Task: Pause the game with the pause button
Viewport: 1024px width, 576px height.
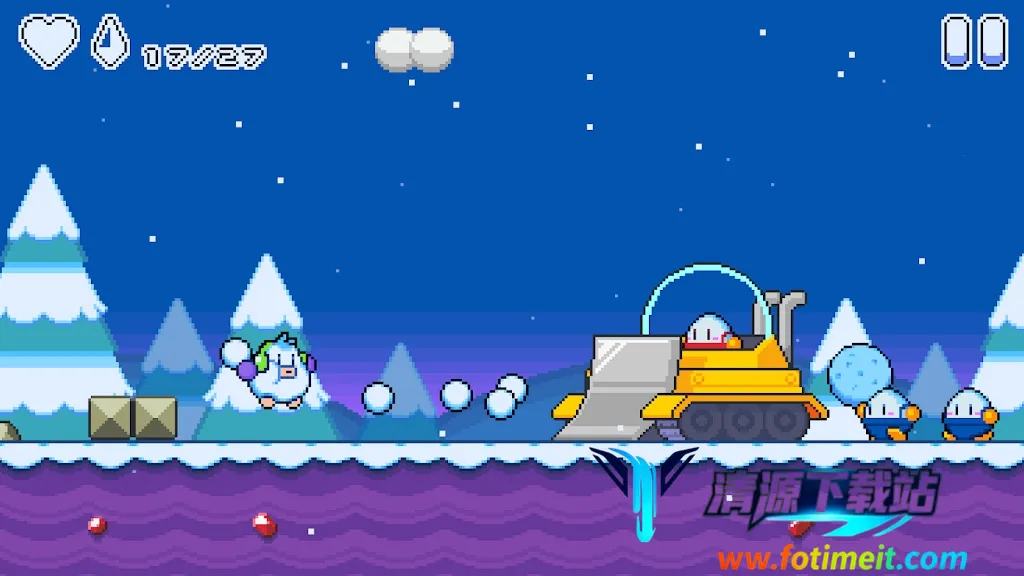Action: tap(974, 41)
